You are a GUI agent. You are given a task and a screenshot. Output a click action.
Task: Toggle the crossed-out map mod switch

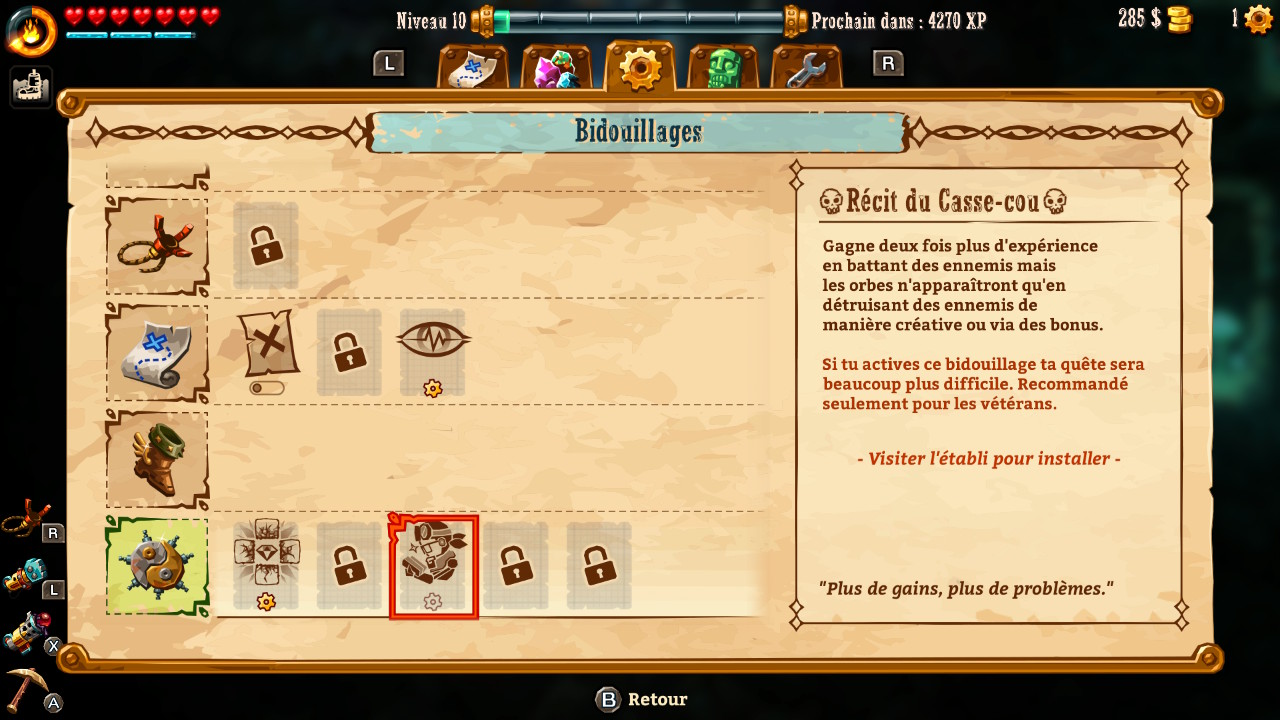coord(267,388)
